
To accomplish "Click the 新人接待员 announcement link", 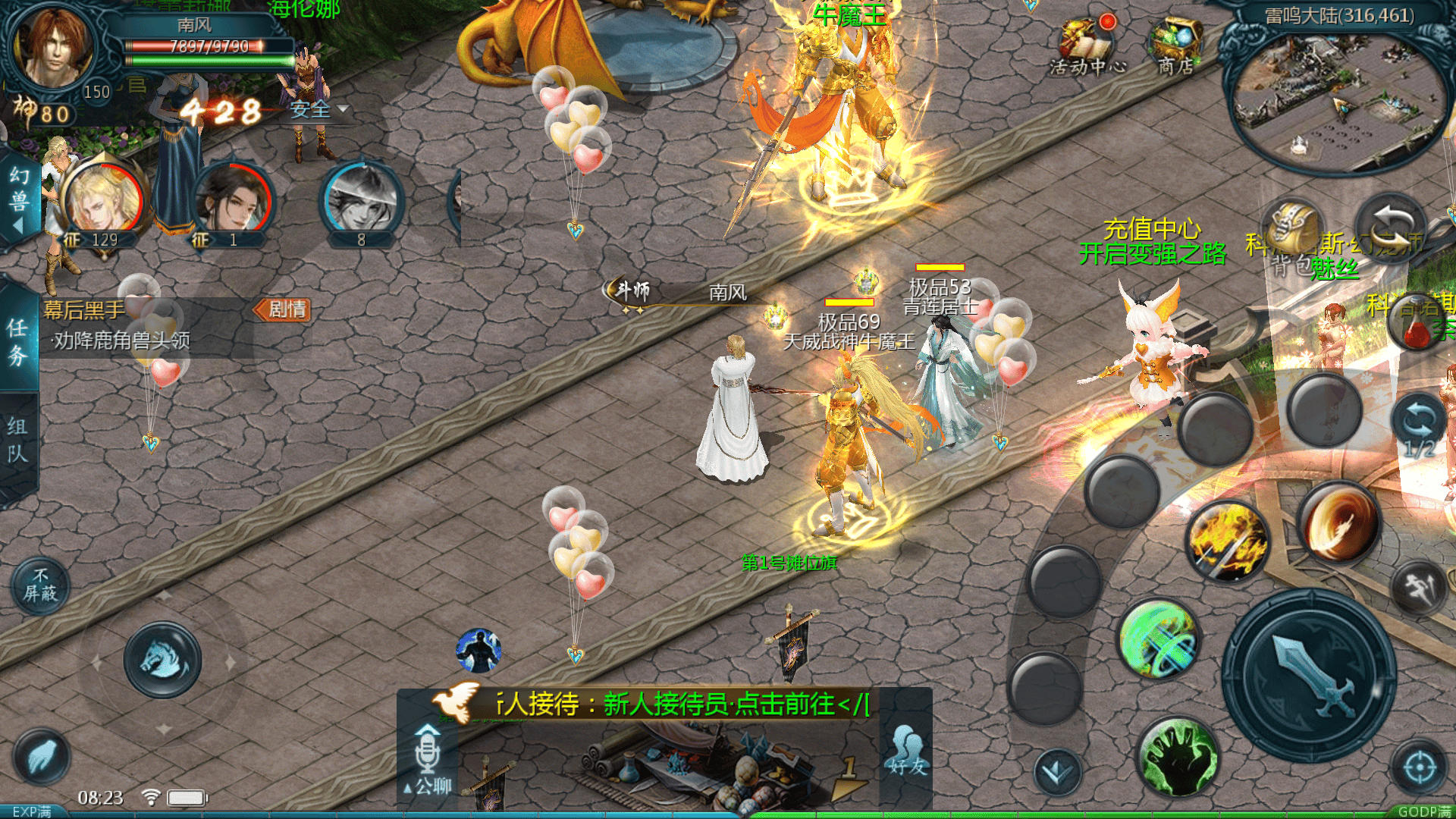I will [x=682, y=704].
